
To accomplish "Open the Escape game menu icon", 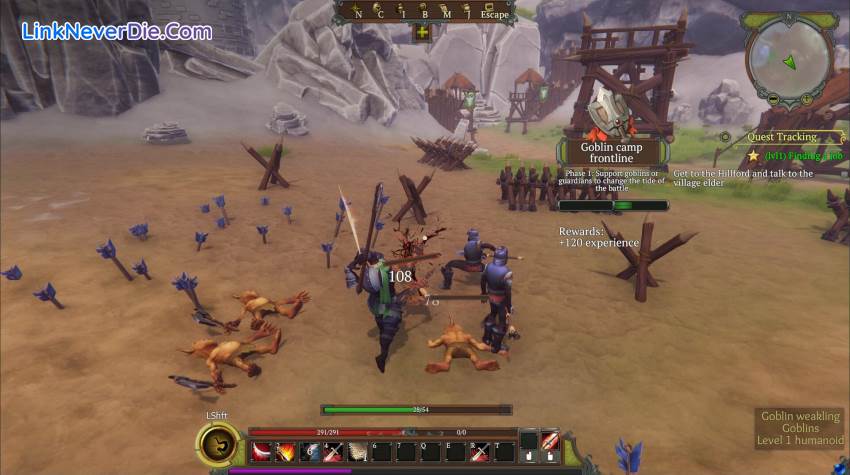I will (493, 13).
